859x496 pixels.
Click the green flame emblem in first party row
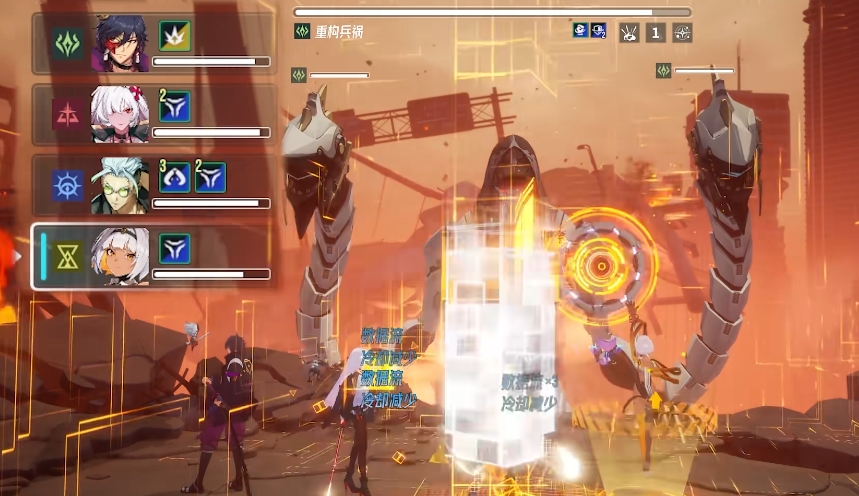[68, 43]
